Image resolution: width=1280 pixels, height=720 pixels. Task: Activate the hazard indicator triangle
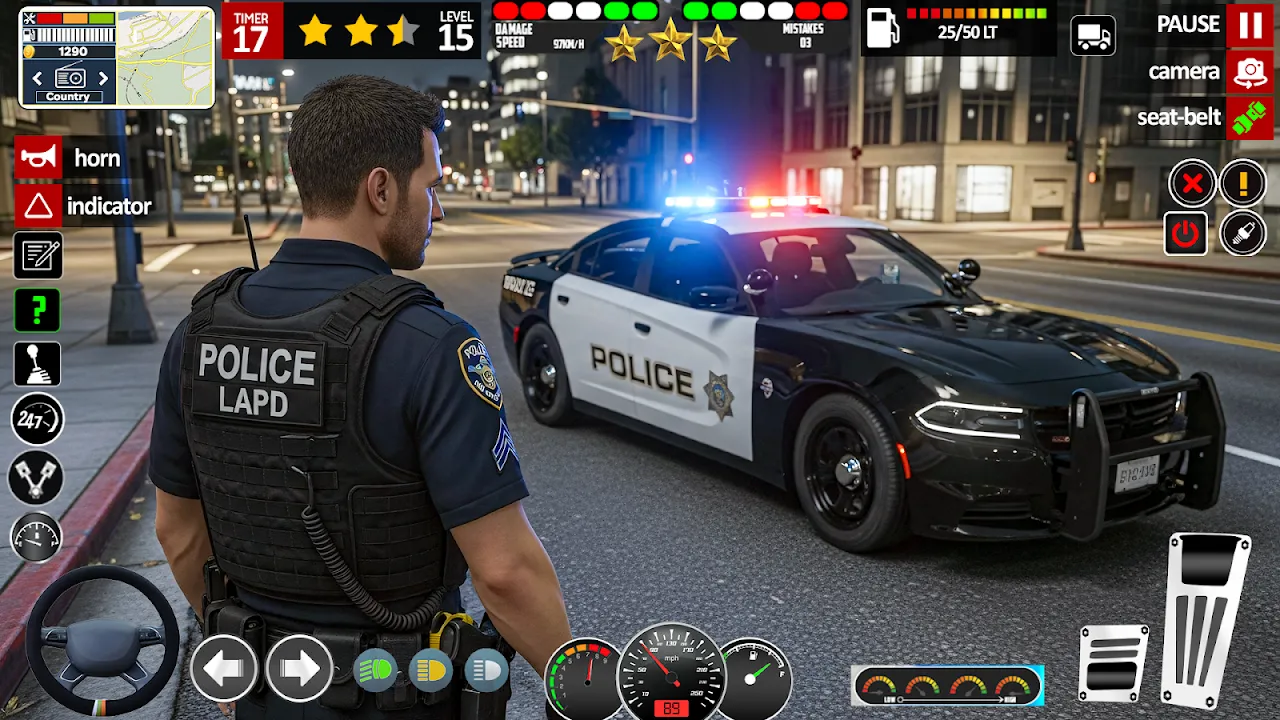pyautogui.click(x=38, y=207)
